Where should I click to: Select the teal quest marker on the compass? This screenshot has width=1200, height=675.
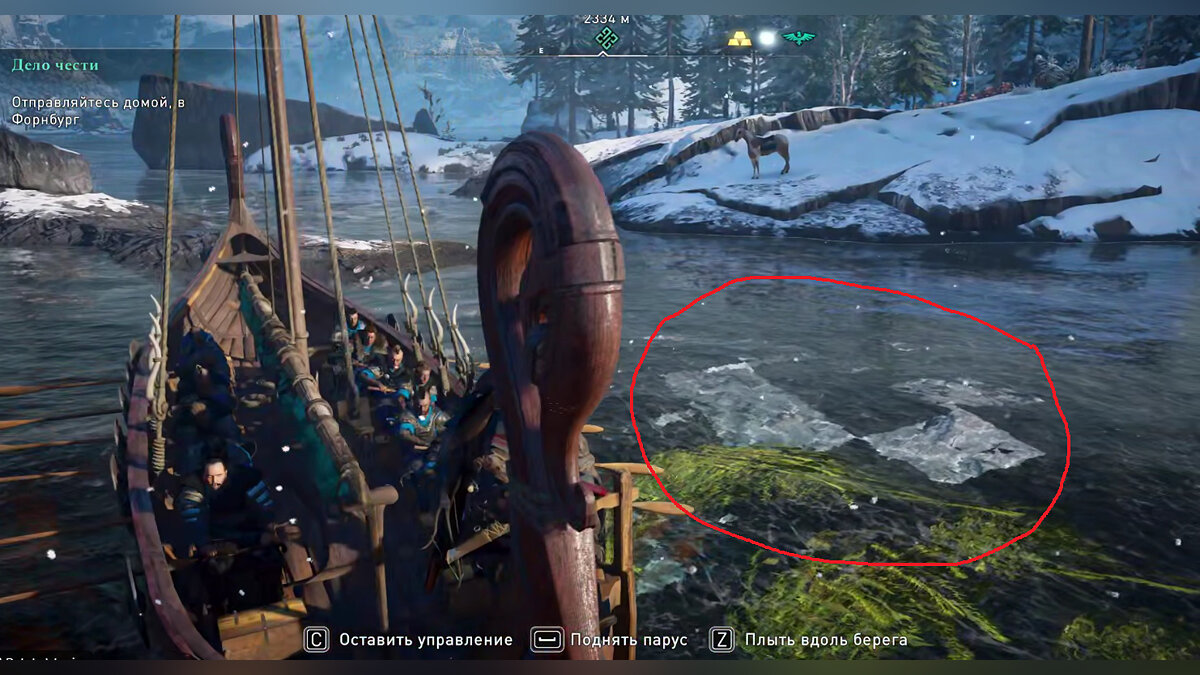point(602,39)
